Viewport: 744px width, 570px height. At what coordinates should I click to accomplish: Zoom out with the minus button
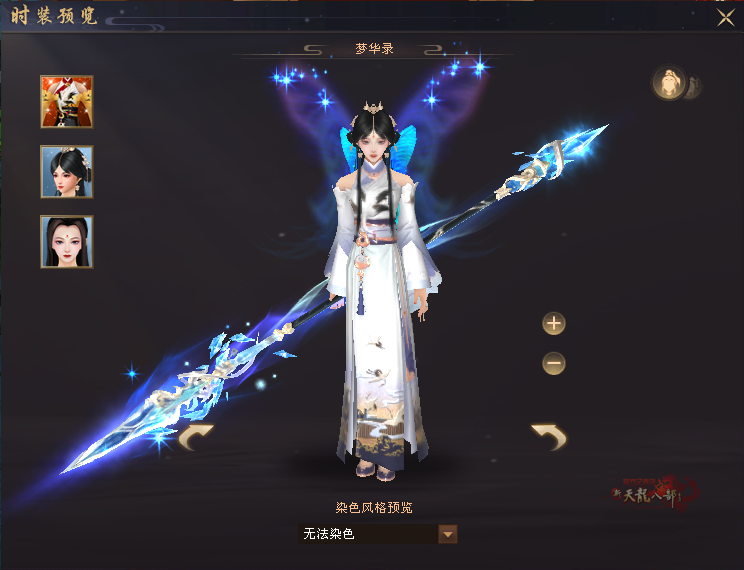click(554, 363)
